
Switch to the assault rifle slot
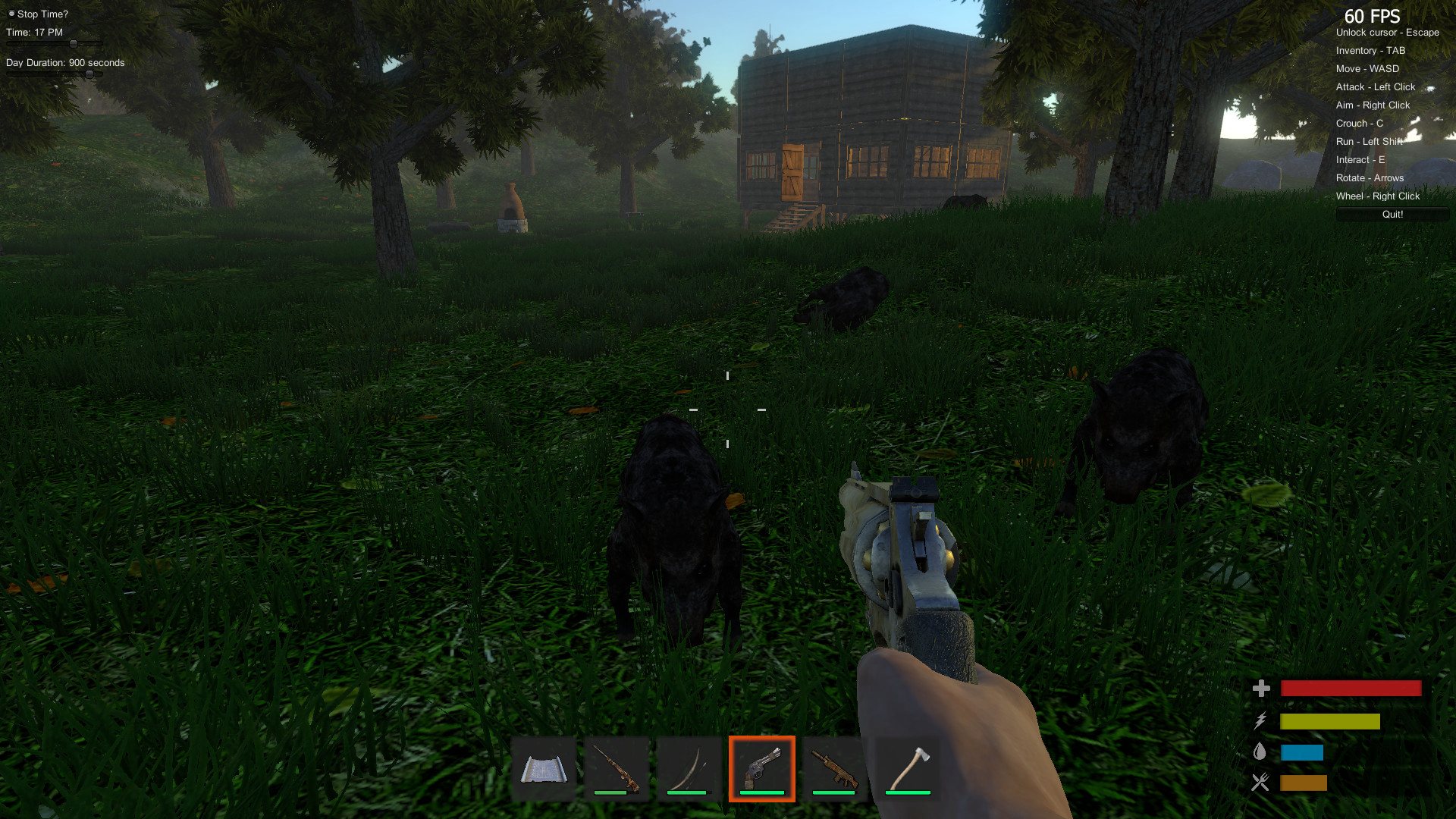[834, 769]
